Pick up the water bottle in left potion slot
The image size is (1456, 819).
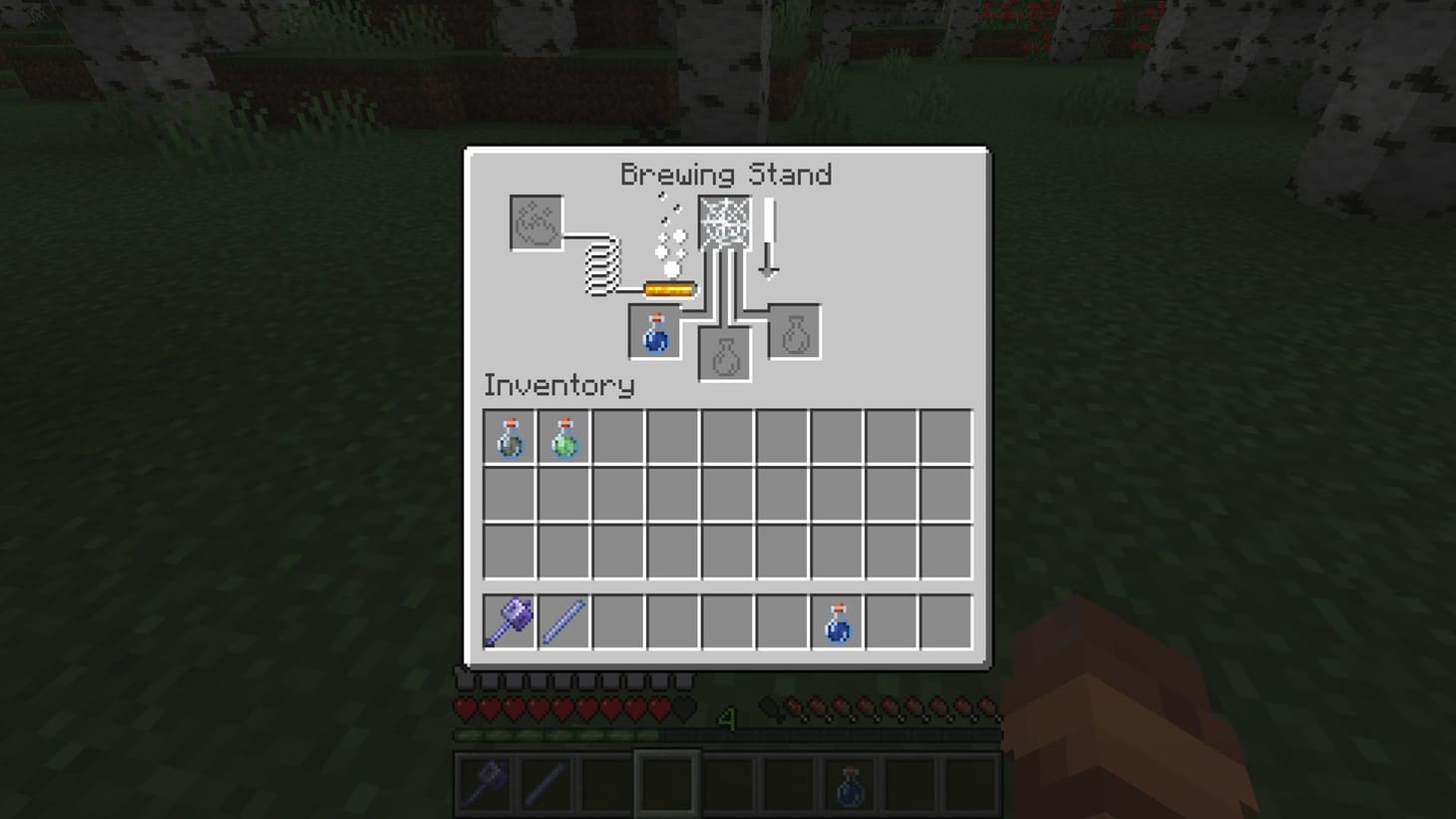(x=654, y=330)
